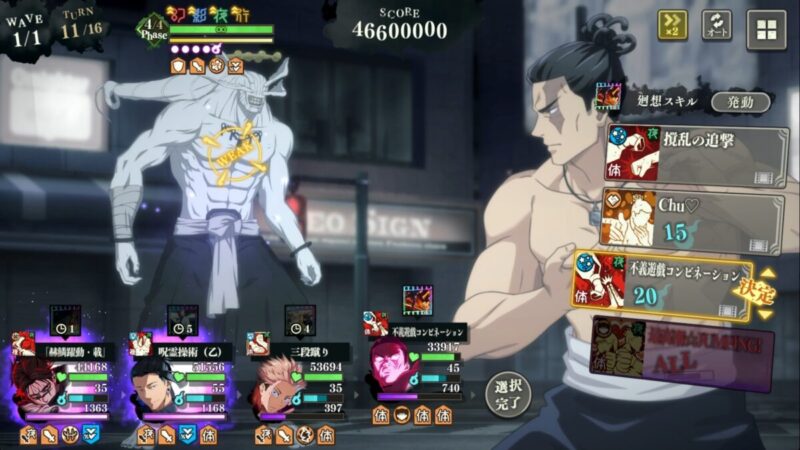Click the reminiscence skill thumbnail beside 廻想スキル
This screenshot has width=800, height=450.
pos(608,97)
